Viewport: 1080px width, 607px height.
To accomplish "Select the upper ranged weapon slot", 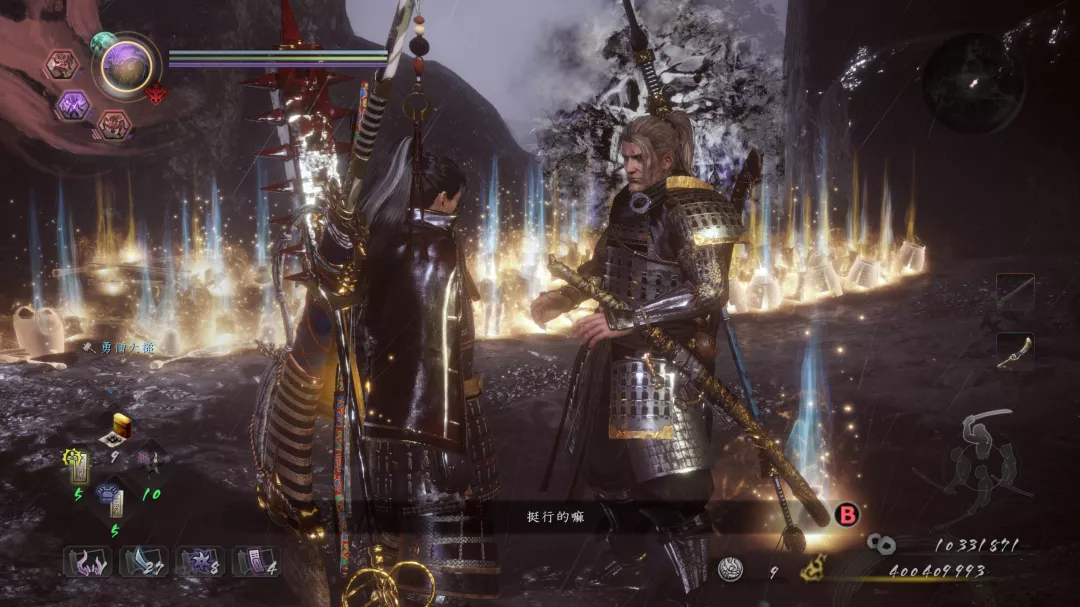I will (x=1015, y=291).
